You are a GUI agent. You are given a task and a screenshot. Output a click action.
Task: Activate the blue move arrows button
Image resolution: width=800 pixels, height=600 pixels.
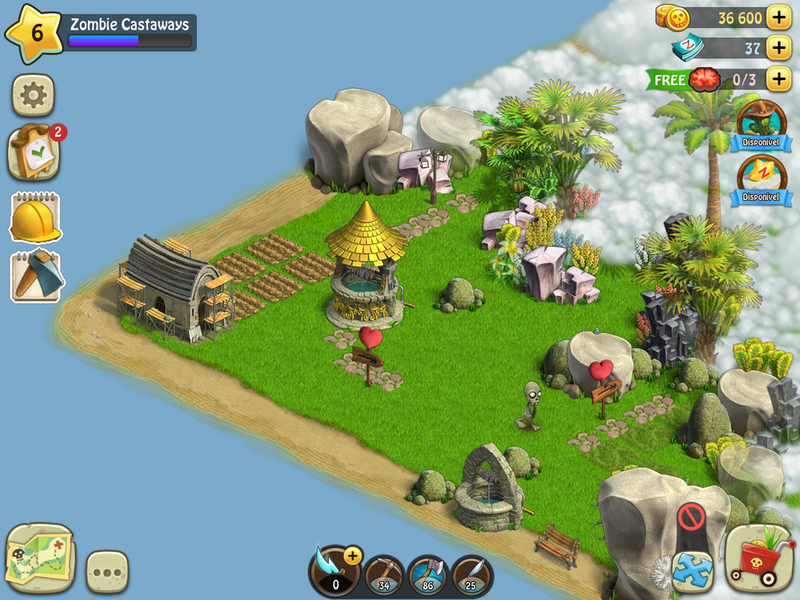[x=691, y=569]
